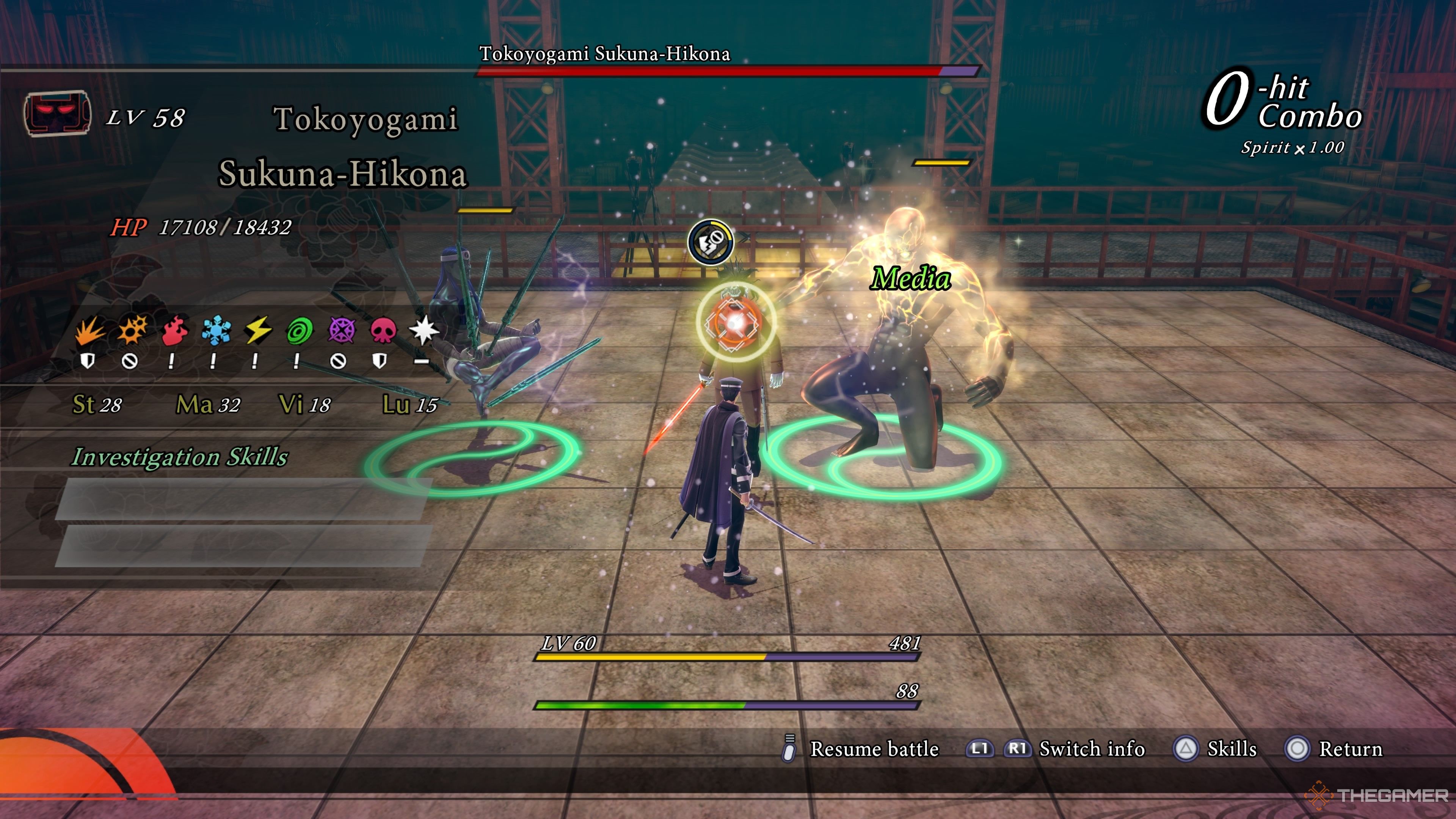1456x819 pixels.
Task: Open the Skills view
Action: coord(1231,749)
